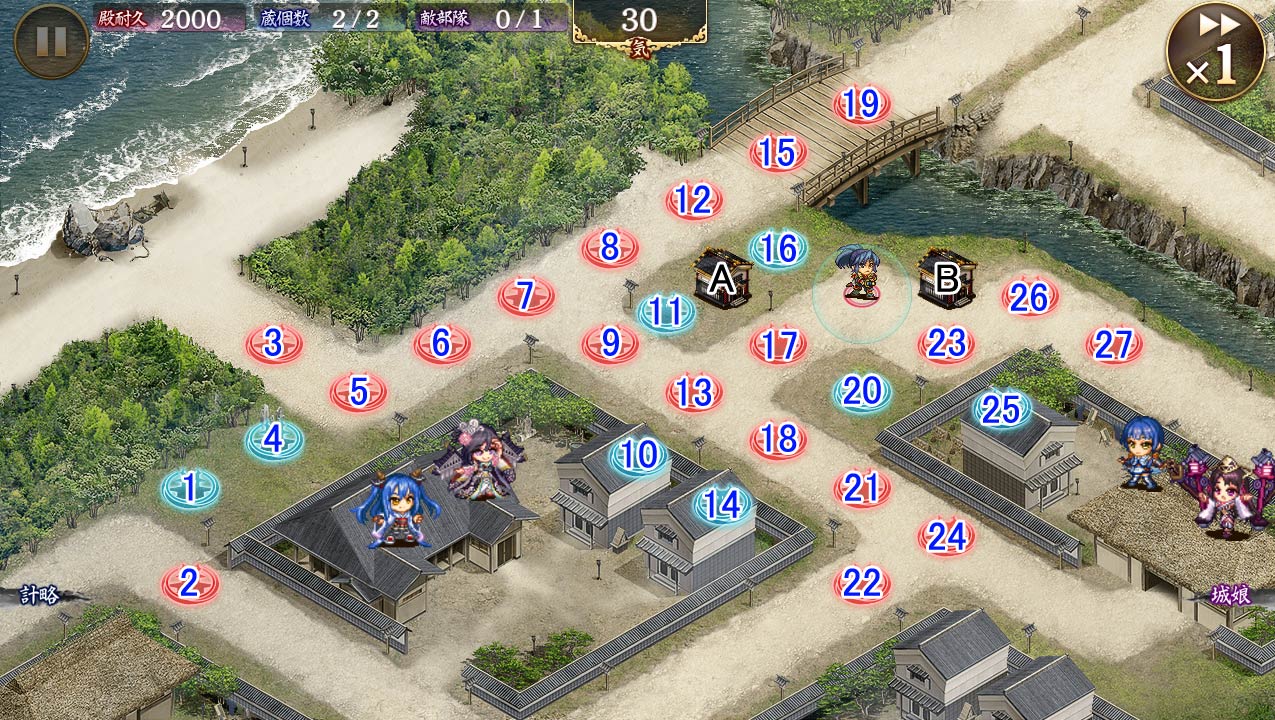This screenshot has width=1275, height=720.
Task: Select storehouse A
Action: 723,280
